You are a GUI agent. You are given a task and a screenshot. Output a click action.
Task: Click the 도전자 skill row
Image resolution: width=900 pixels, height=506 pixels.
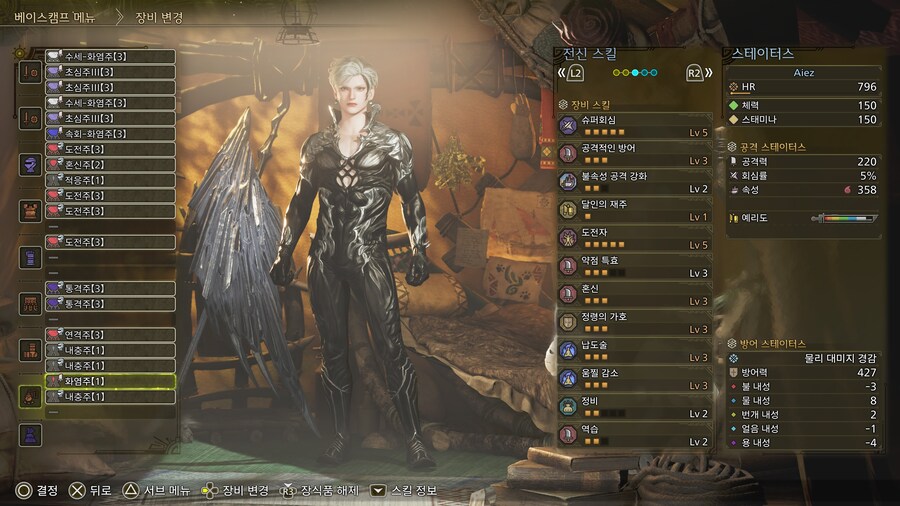pyautogui.click(x=634, y=238)
